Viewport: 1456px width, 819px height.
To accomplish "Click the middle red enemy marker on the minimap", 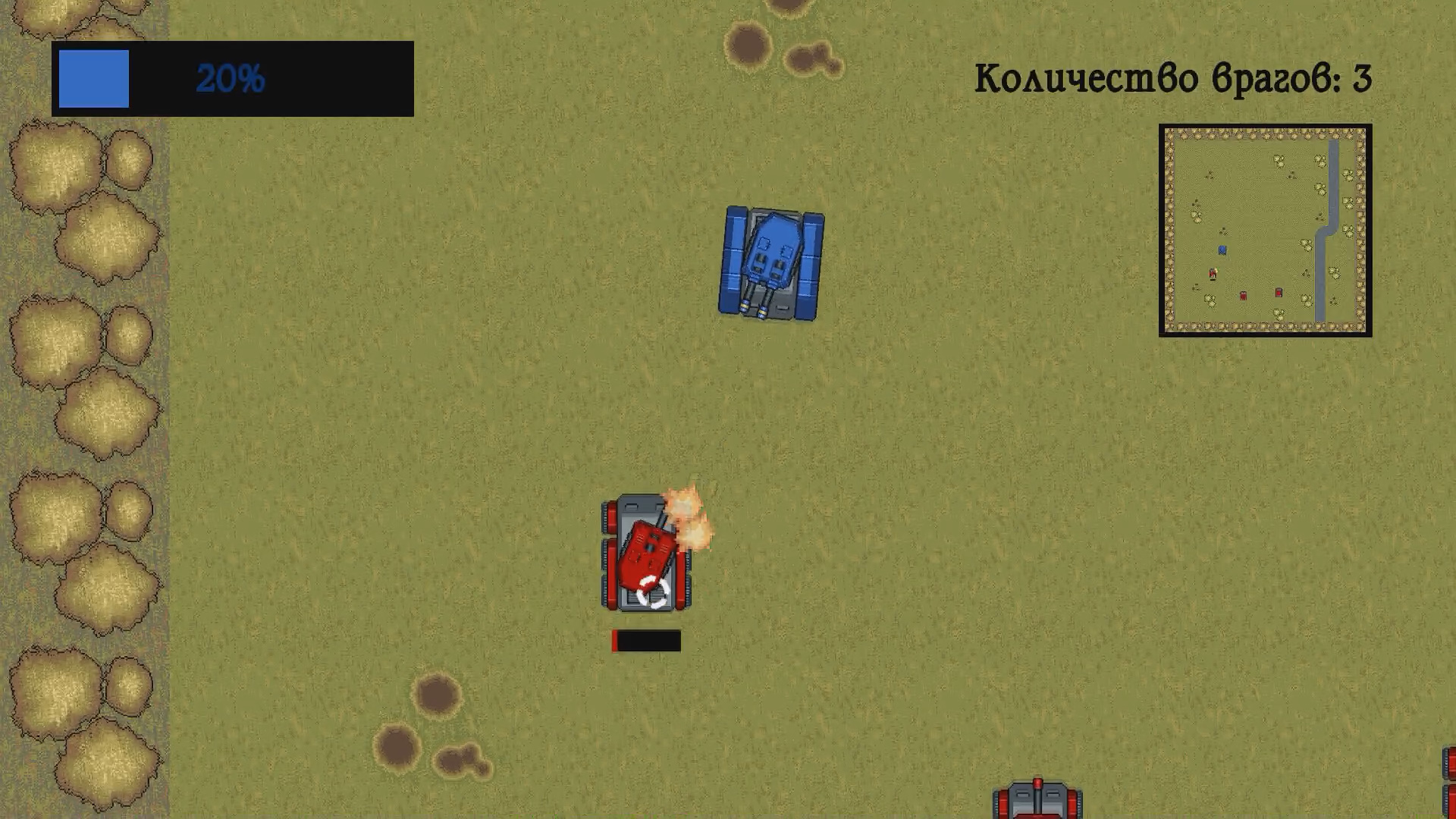I will [x=1243, y=296].
